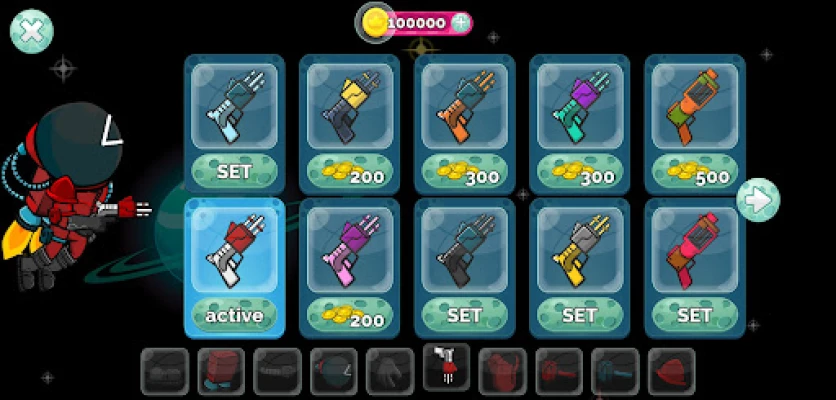836x400 pixels.
Task: Buy the pink gun for 200 coins
Action: (x=349, y=316)
